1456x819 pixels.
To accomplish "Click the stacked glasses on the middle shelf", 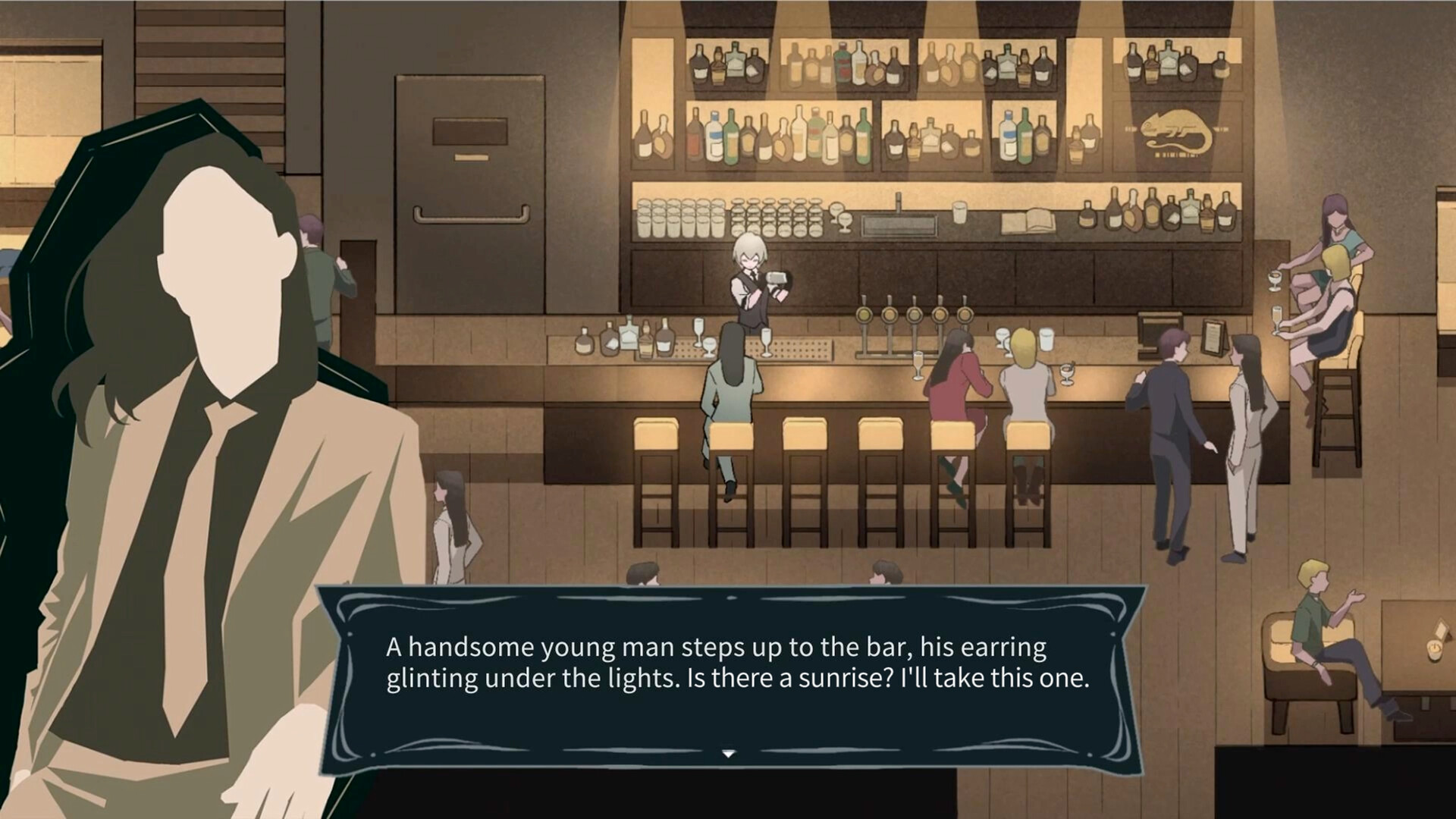I will [x=682, y=216].
